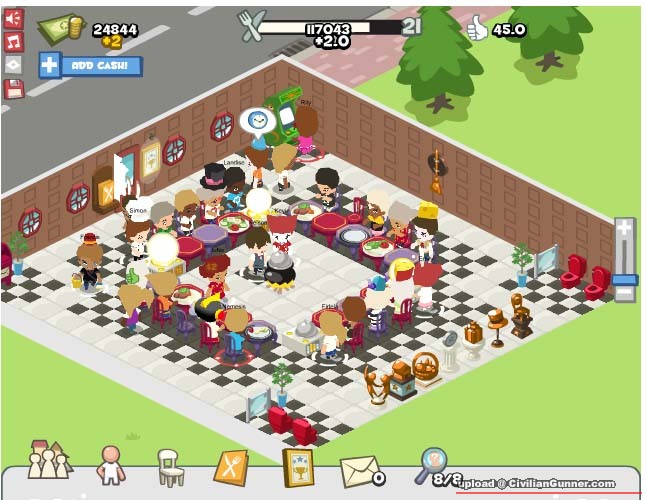Image resolution: width=647 pixels, height=500 pixels.
Task: Open the orange fork-and-knife menu book
Action: tap(231, 467)
